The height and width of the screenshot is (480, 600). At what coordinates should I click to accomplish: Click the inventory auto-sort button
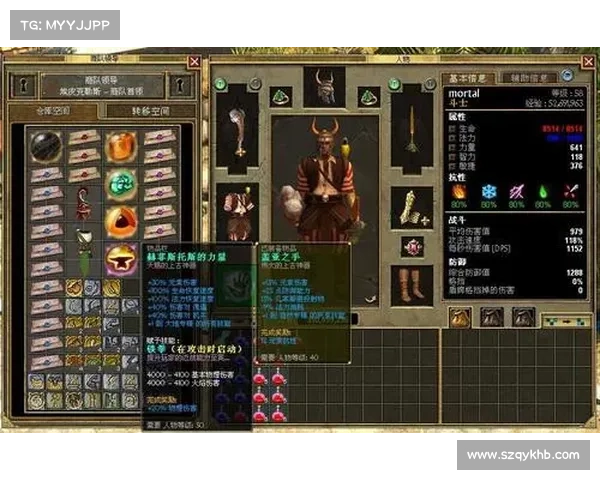[x=565, y=319]
